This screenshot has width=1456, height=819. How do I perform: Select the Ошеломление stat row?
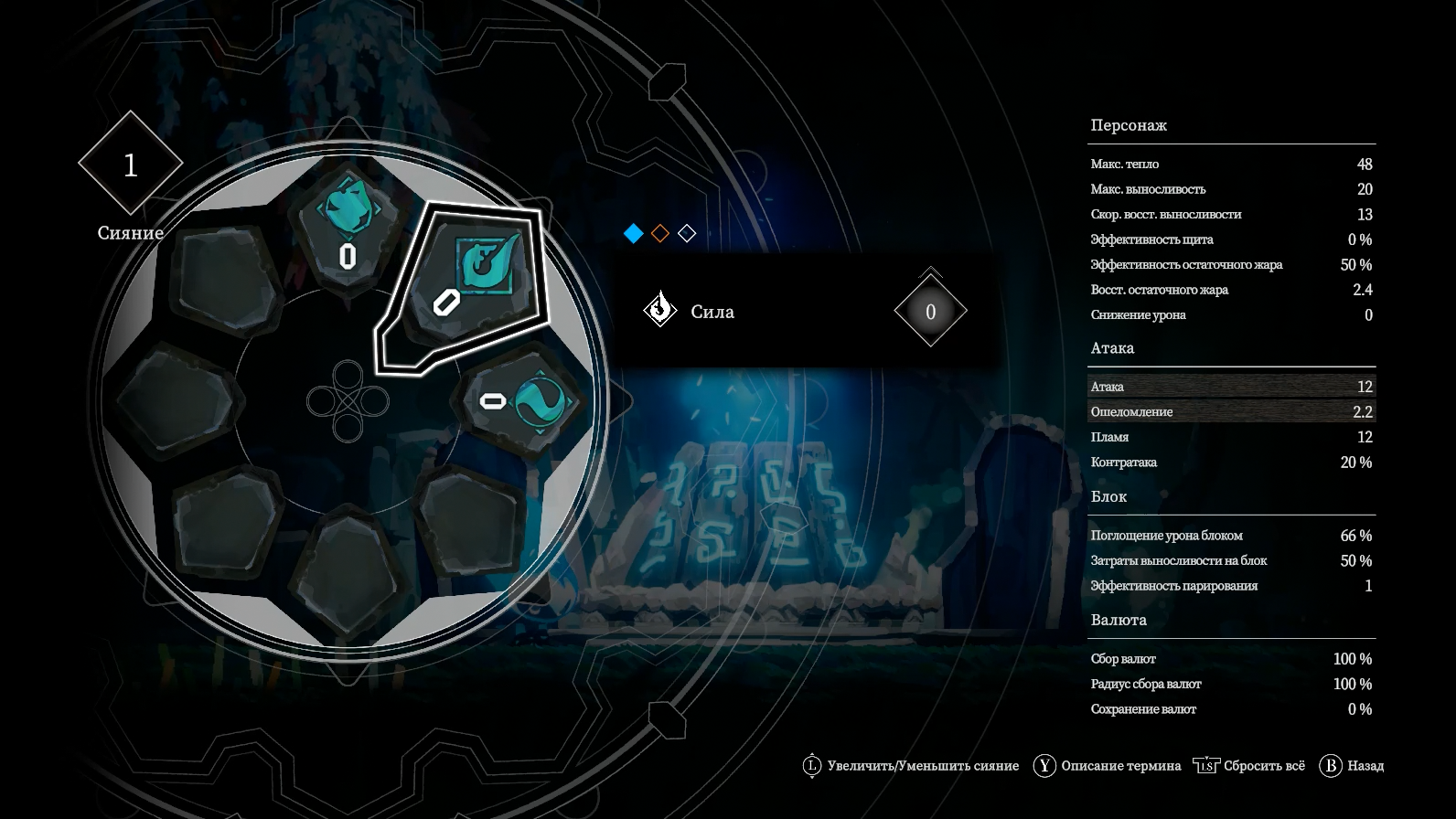[x=1231, y=412]
